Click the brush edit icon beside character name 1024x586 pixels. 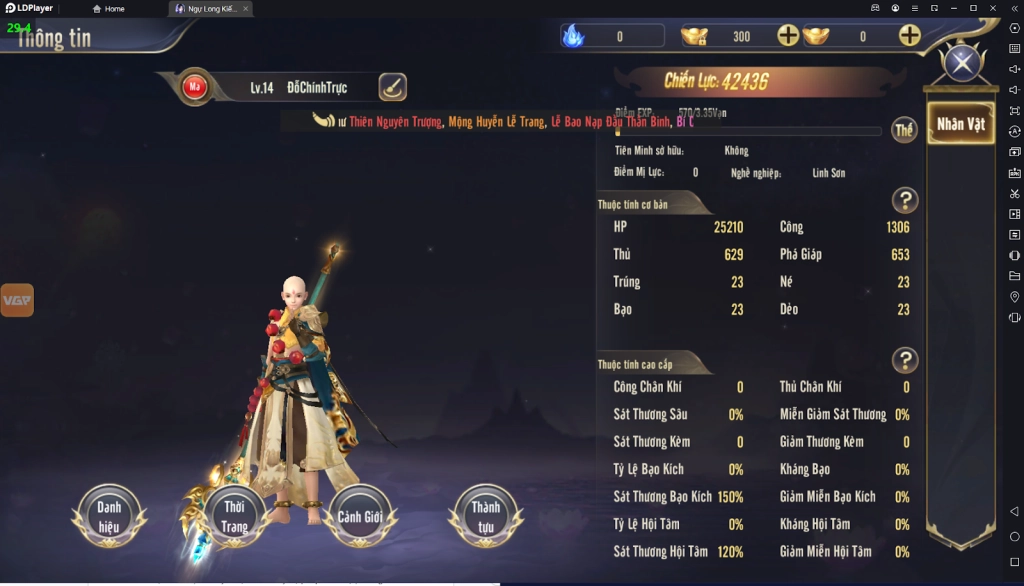click(x=392, y=87)
